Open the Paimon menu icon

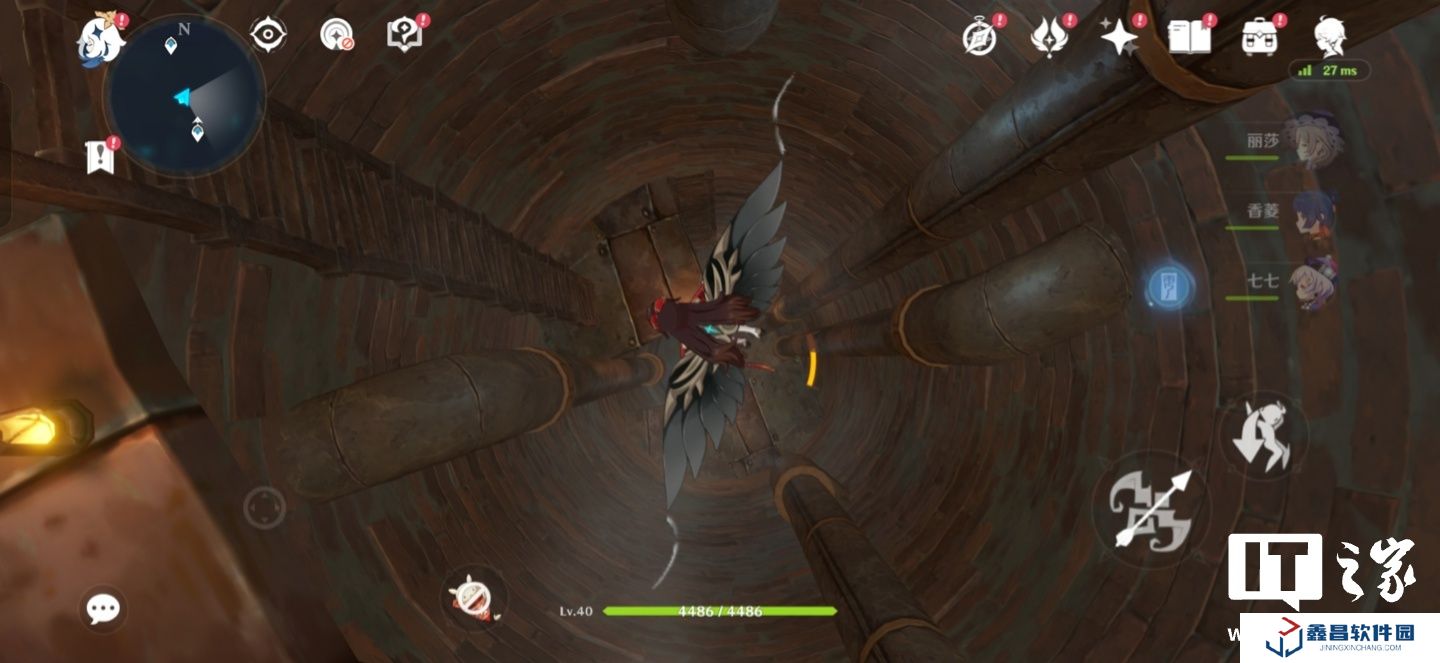point(102,38)
